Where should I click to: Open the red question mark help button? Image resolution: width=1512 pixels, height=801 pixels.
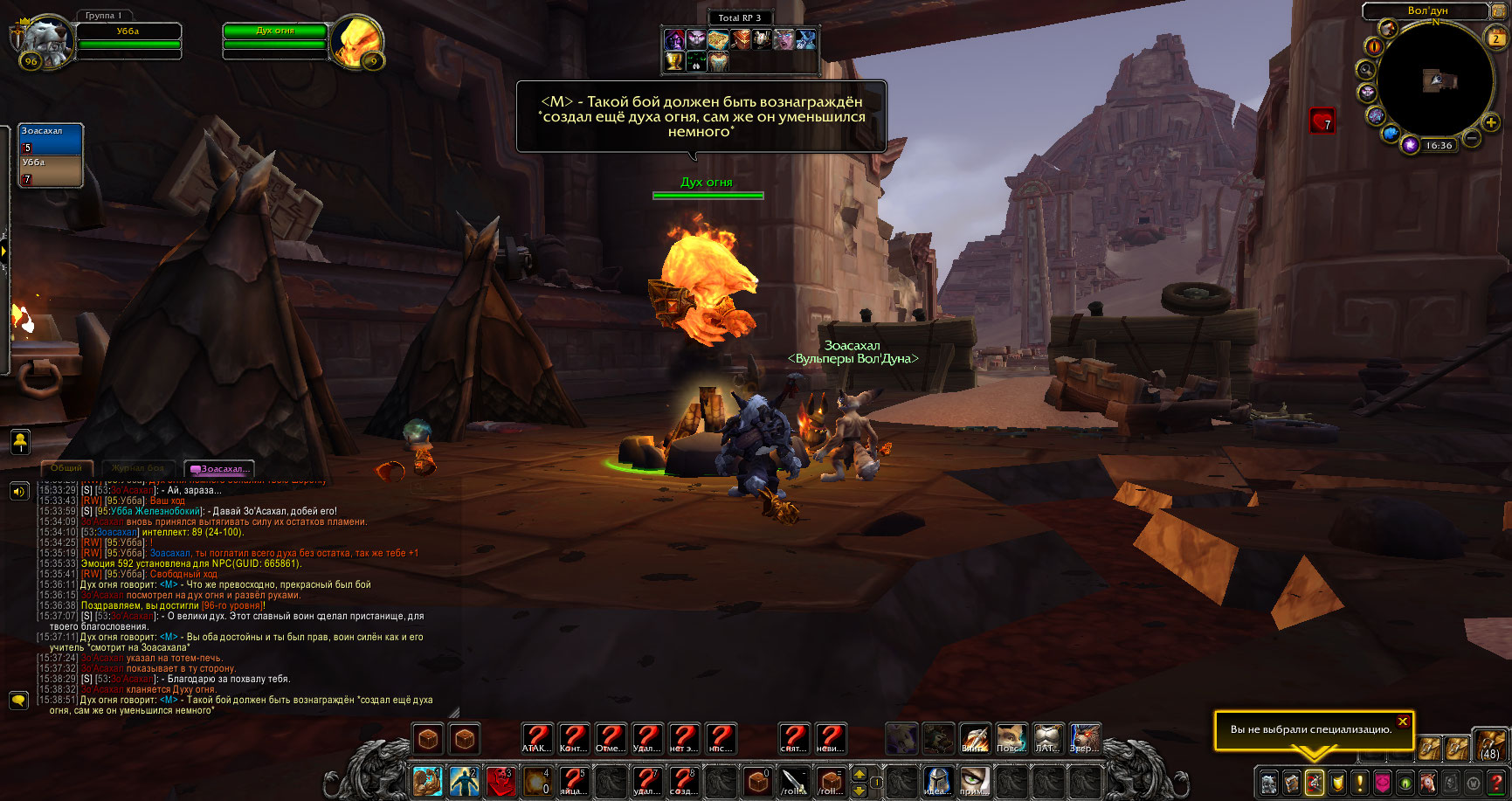click(x=1496, y=783)
